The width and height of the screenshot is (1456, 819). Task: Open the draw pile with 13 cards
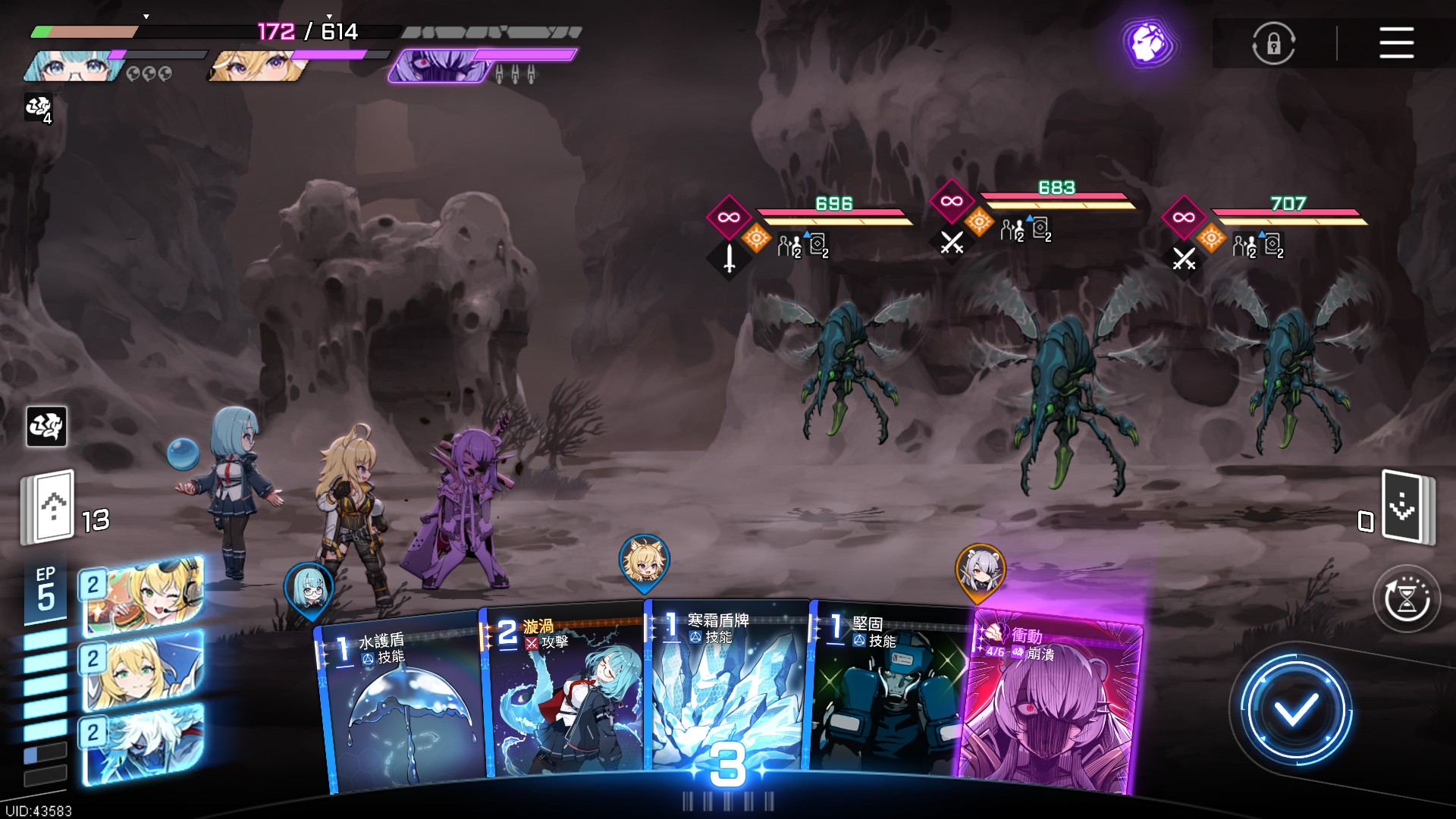(49, 507)
